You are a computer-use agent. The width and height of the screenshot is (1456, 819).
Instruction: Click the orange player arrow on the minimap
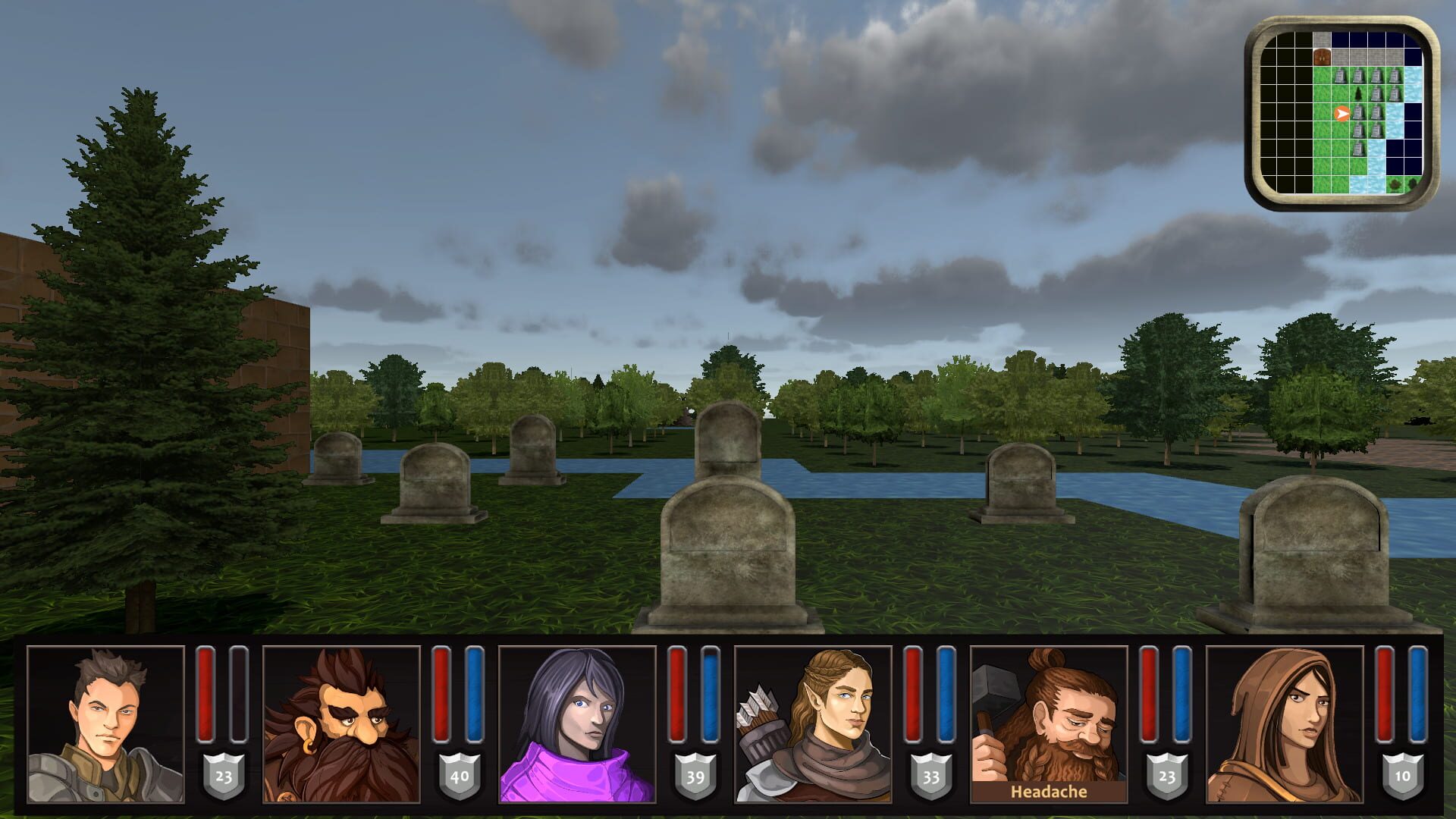[1342, 114]
